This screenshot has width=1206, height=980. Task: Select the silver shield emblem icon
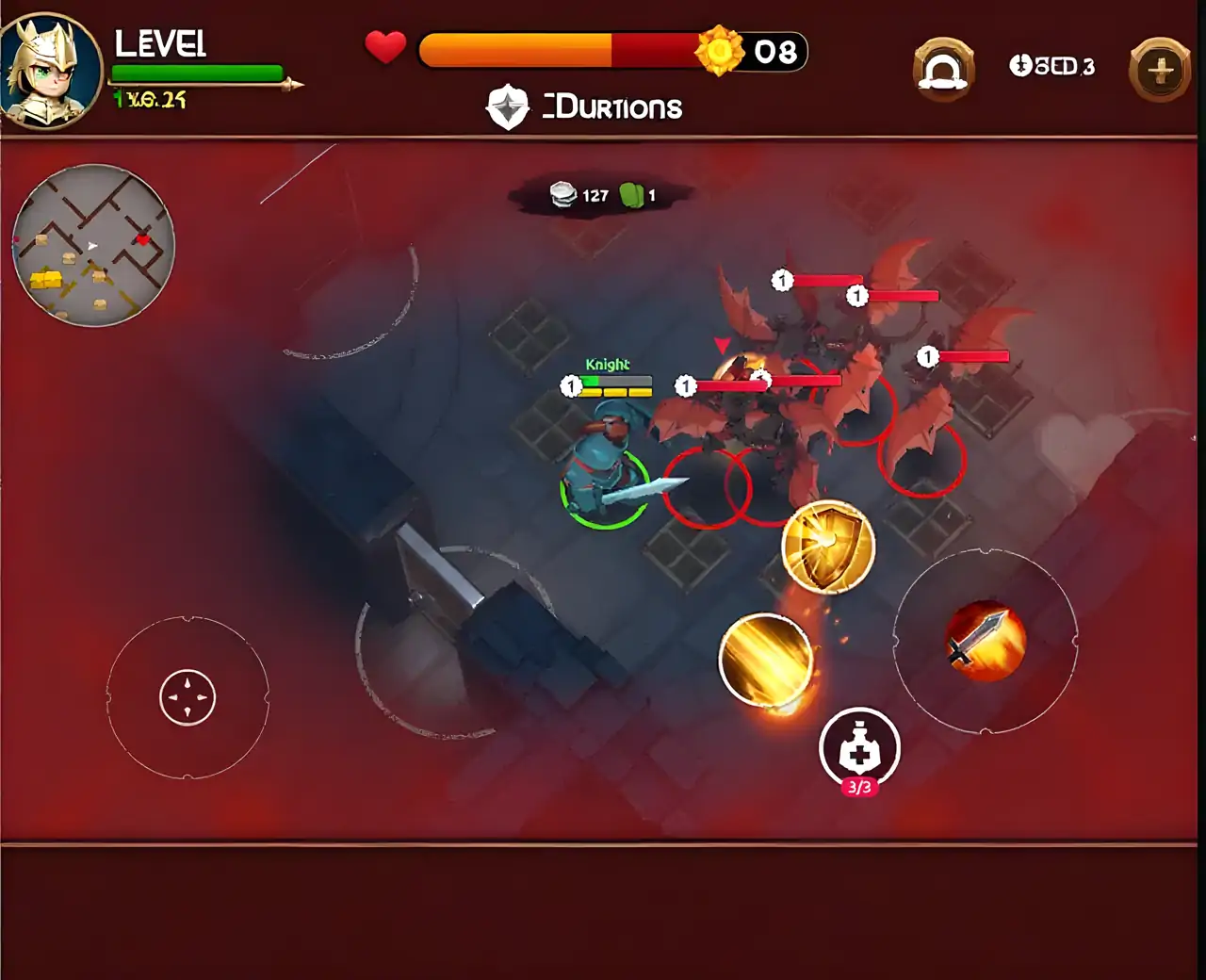click(508, 107)
